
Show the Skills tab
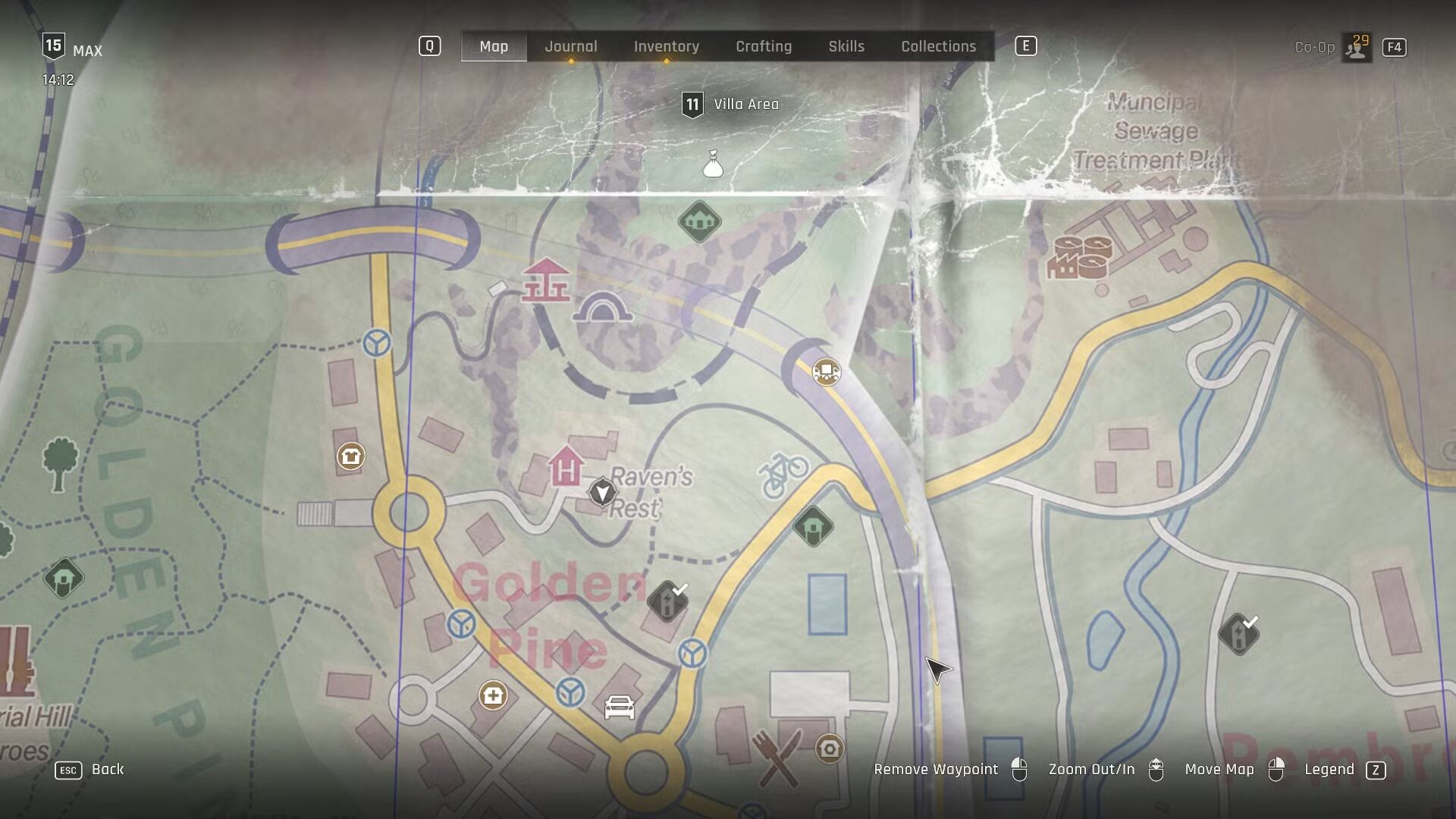click(x=846, y=46)
